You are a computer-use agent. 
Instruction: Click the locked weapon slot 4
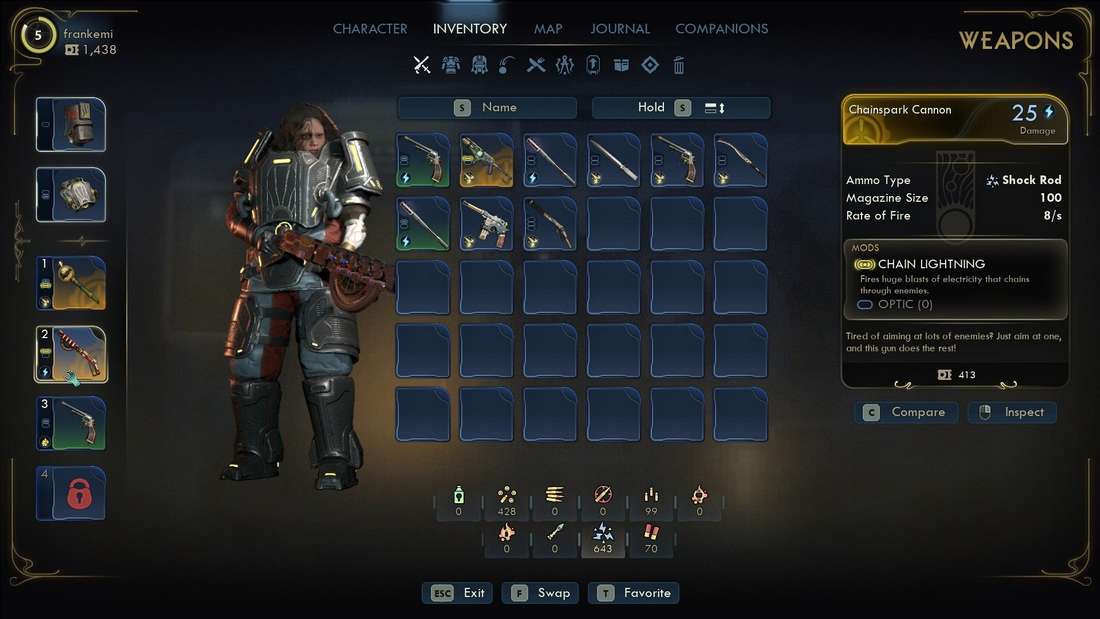click(71, 493)
